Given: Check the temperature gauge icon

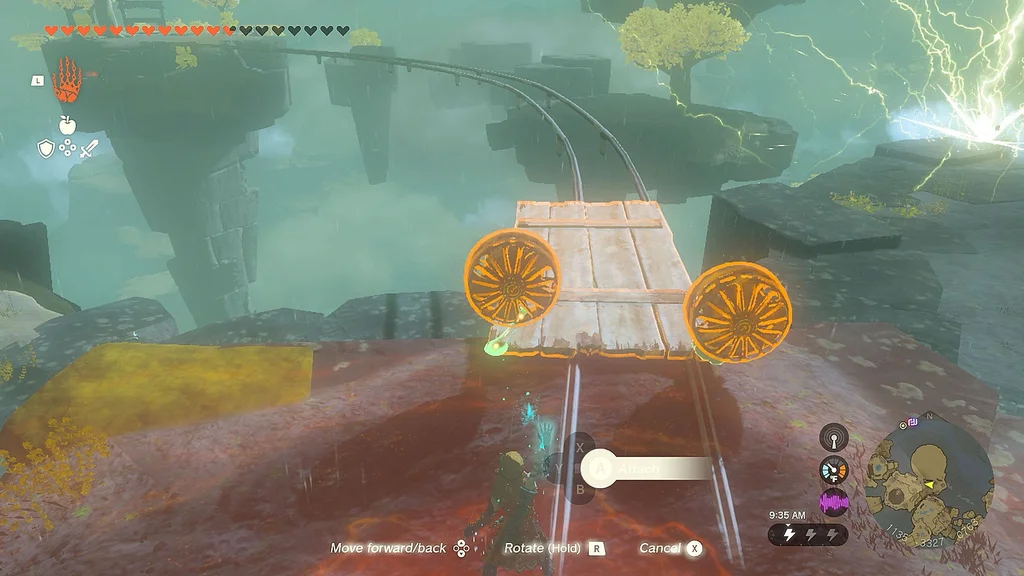Looking at the screenshot, I should click(x=833, y=469).
